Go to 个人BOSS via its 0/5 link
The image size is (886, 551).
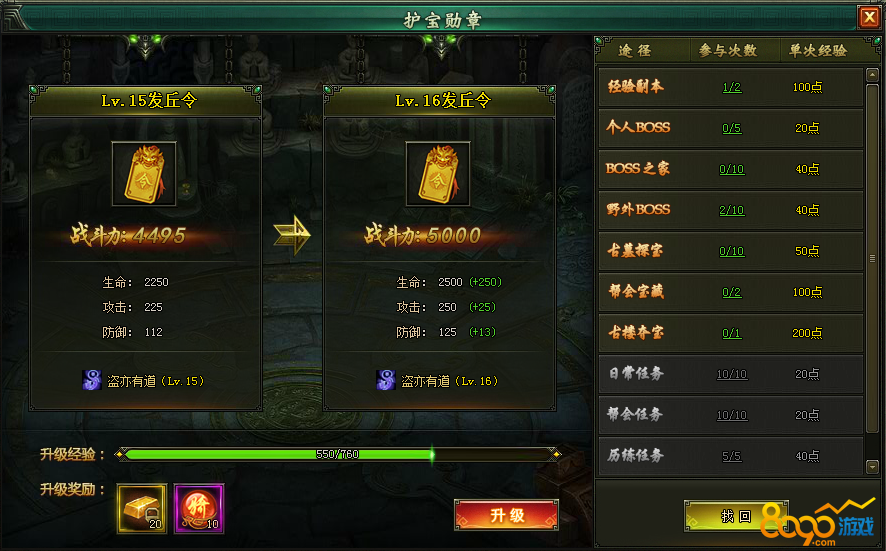tap(731, 128)
